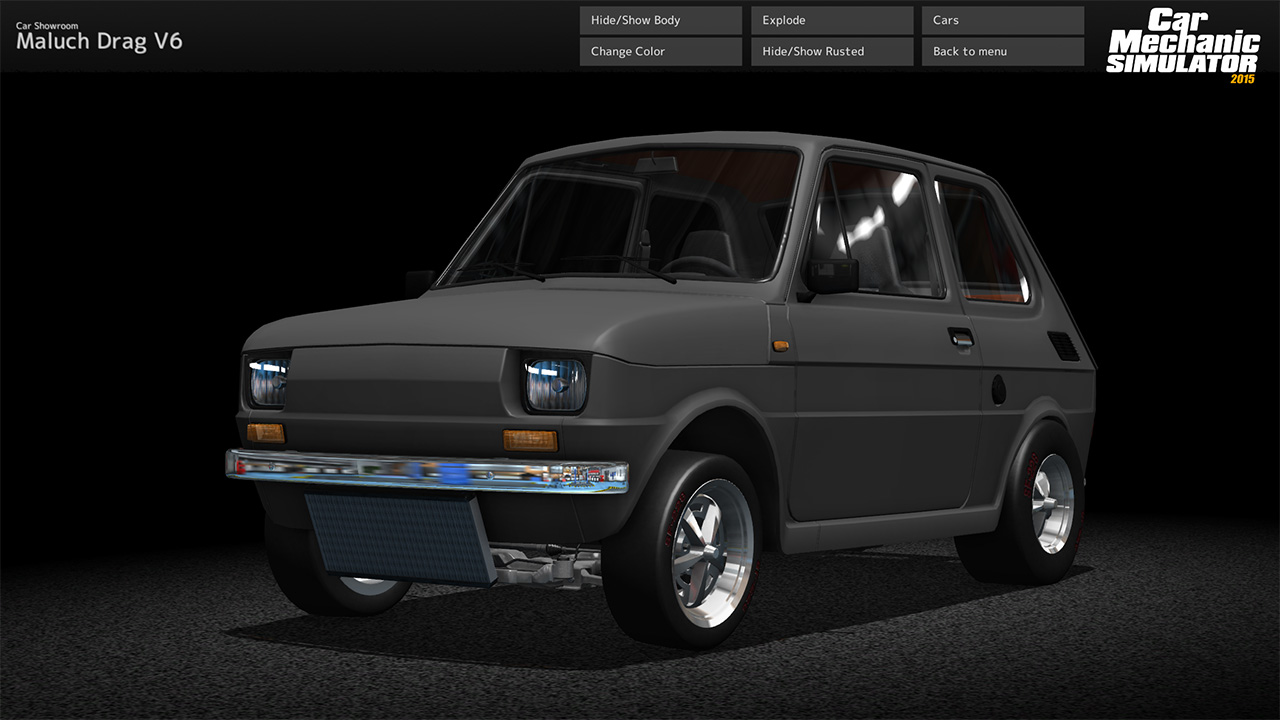The width and height of the screenshot is (1280, 720).
Task: Open the Change Color option
Action: pyautogui.click(x=659, y=50)
